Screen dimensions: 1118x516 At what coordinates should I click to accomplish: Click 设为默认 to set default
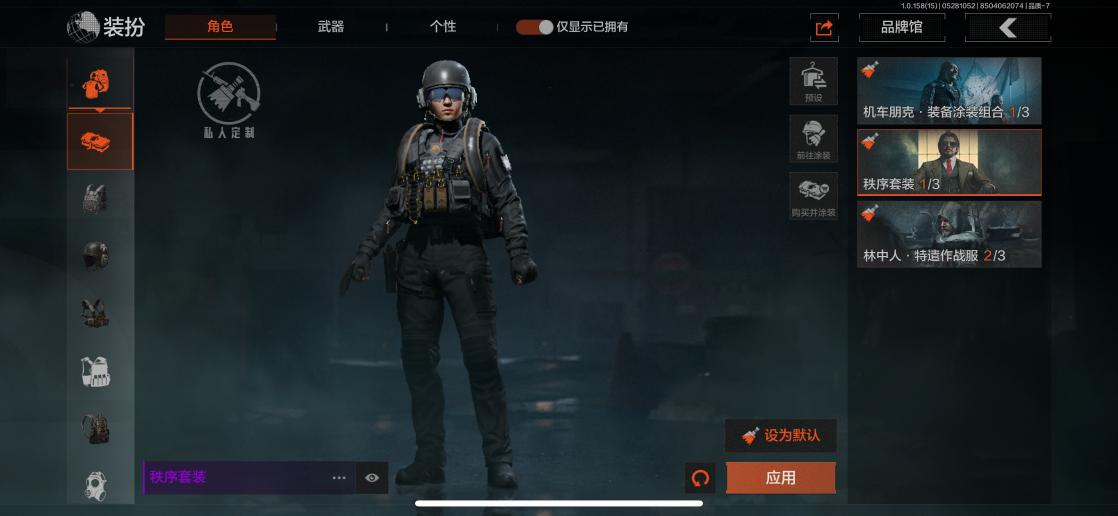tap(780, 436)
